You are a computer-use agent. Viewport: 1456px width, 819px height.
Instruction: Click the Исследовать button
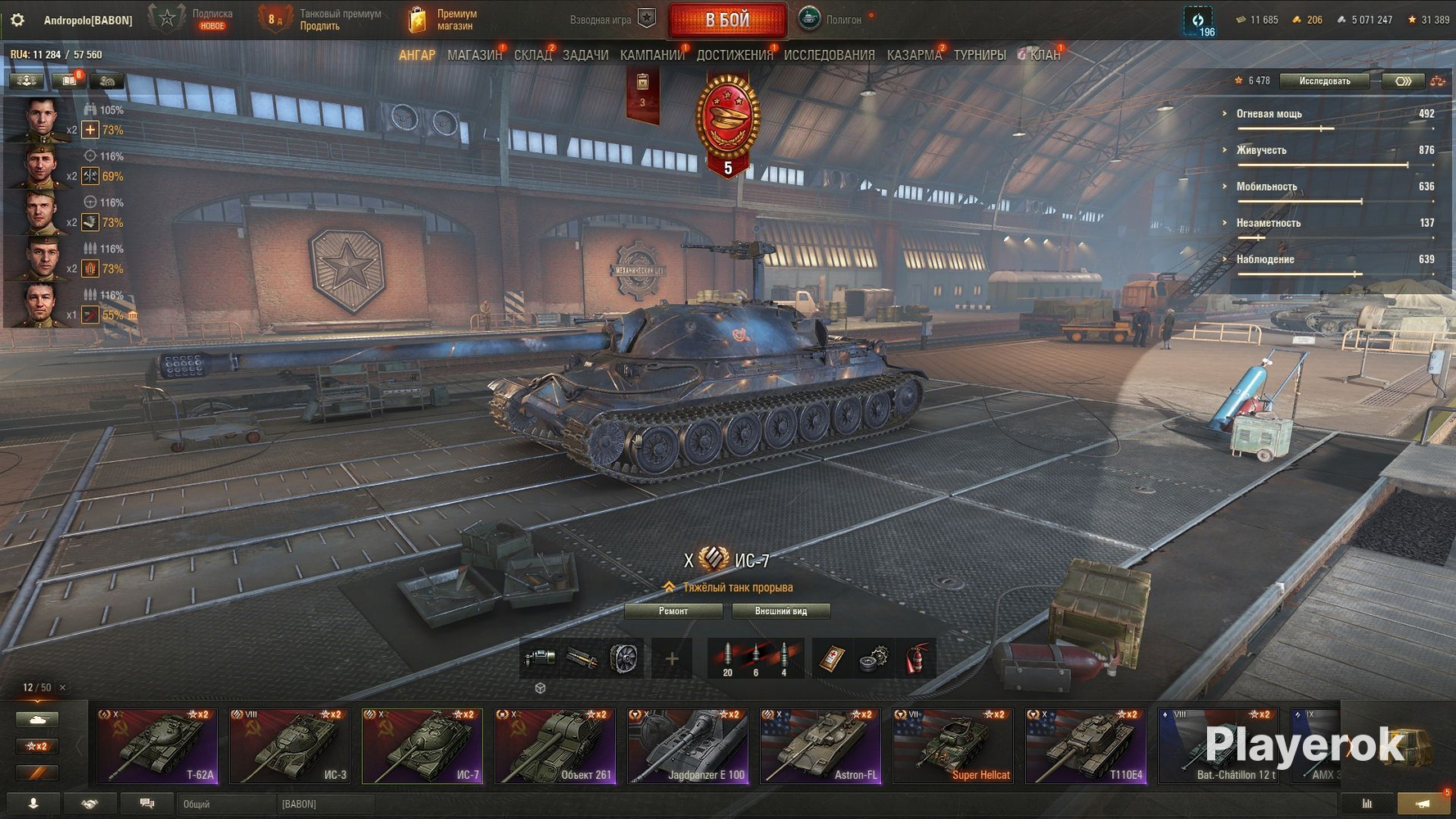coord(1324,80)
